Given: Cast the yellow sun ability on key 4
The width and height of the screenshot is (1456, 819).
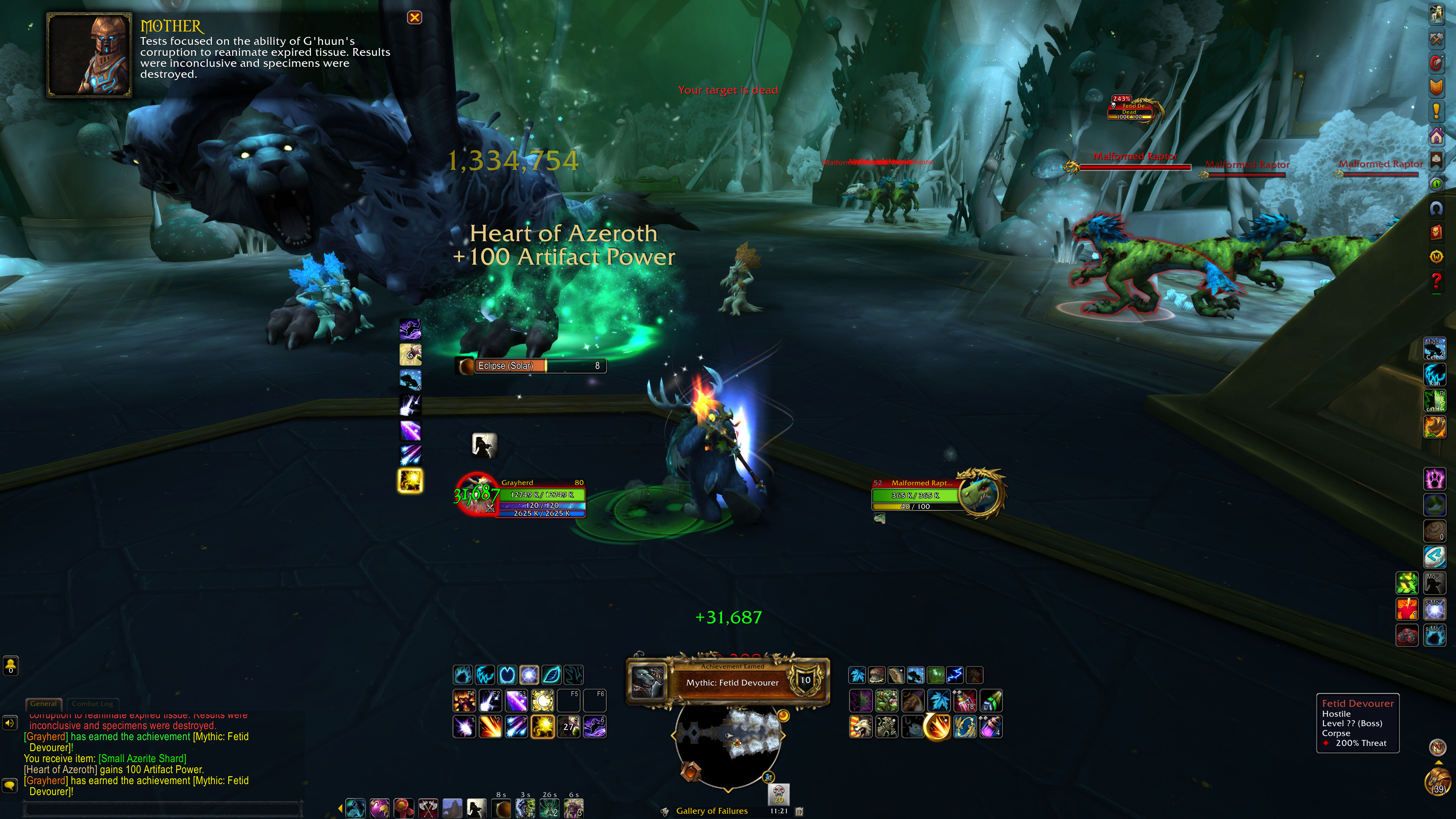Looking at the screenshot, I should tap(542, 727).
